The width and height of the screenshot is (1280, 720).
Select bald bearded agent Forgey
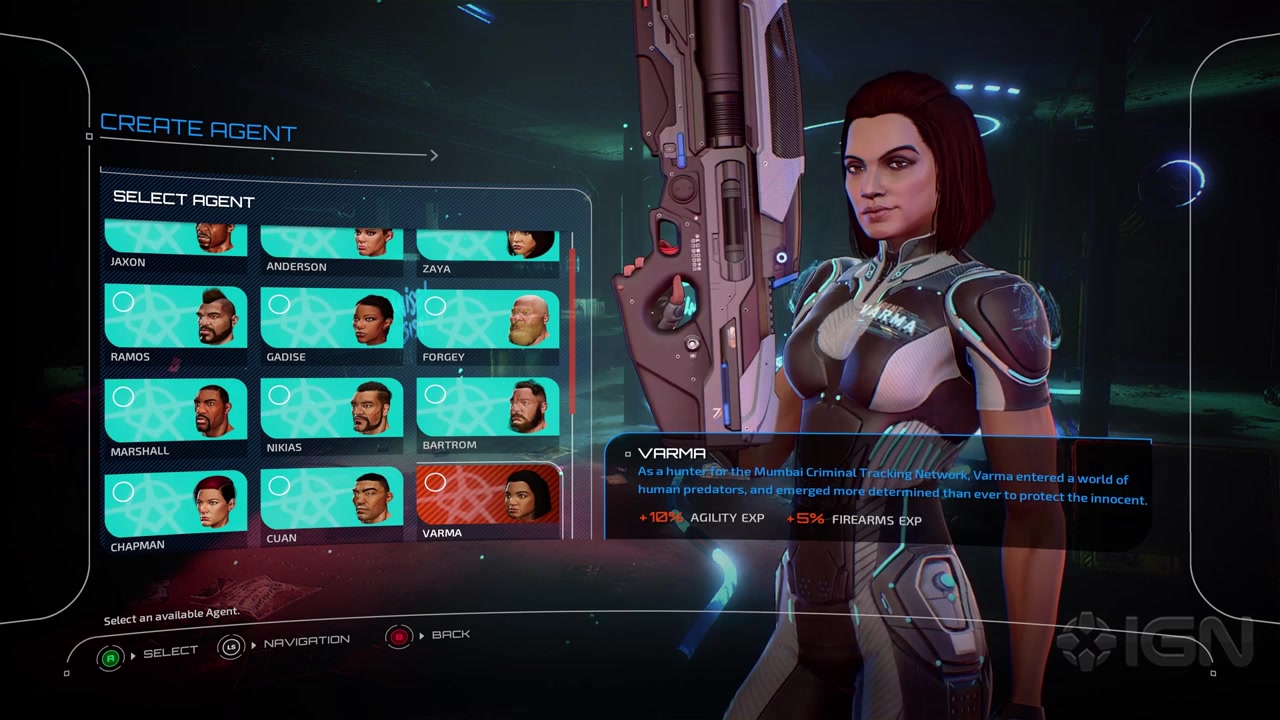(x=487, y=320)
